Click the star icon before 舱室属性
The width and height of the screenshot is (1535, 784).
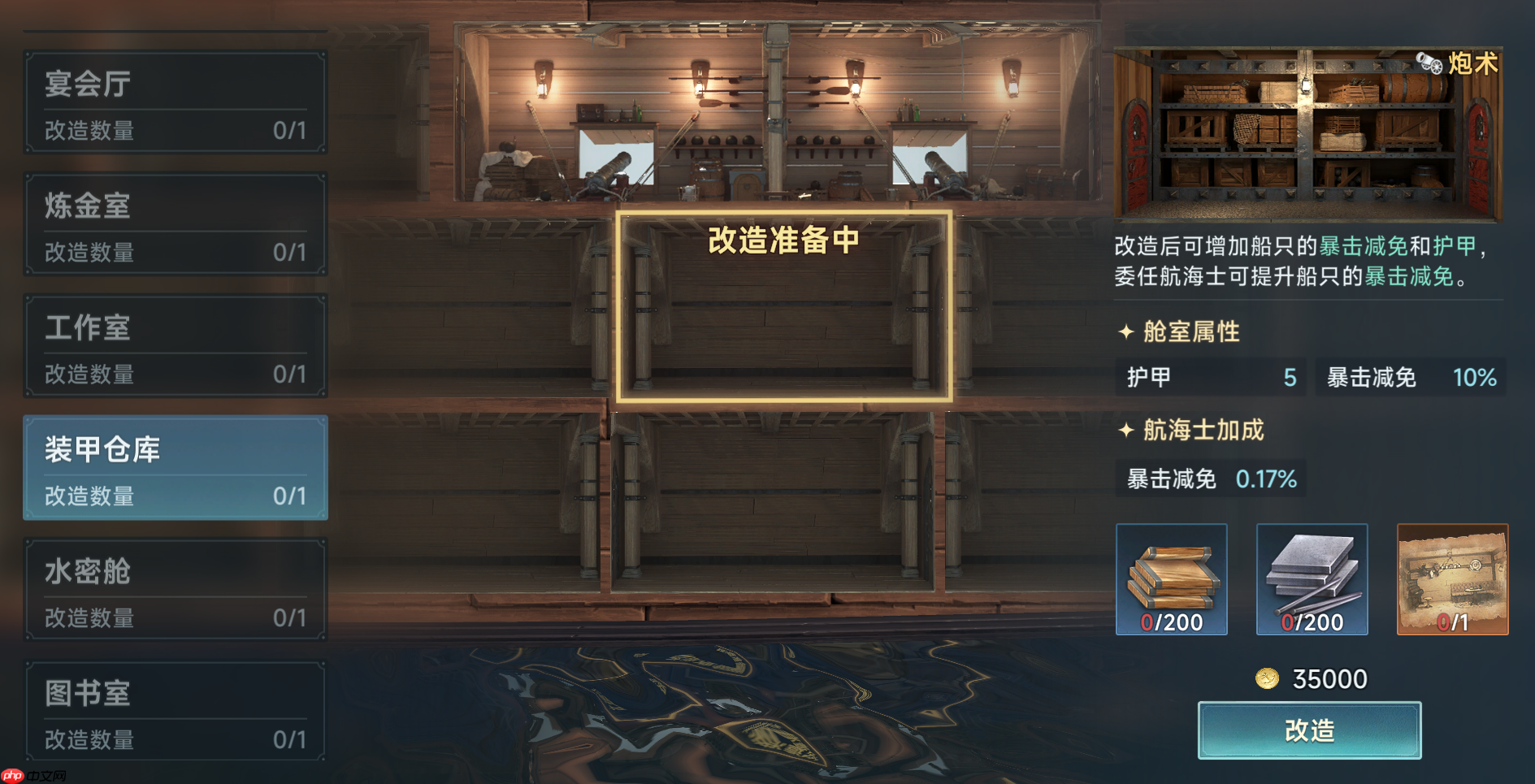click(1127, 332)
